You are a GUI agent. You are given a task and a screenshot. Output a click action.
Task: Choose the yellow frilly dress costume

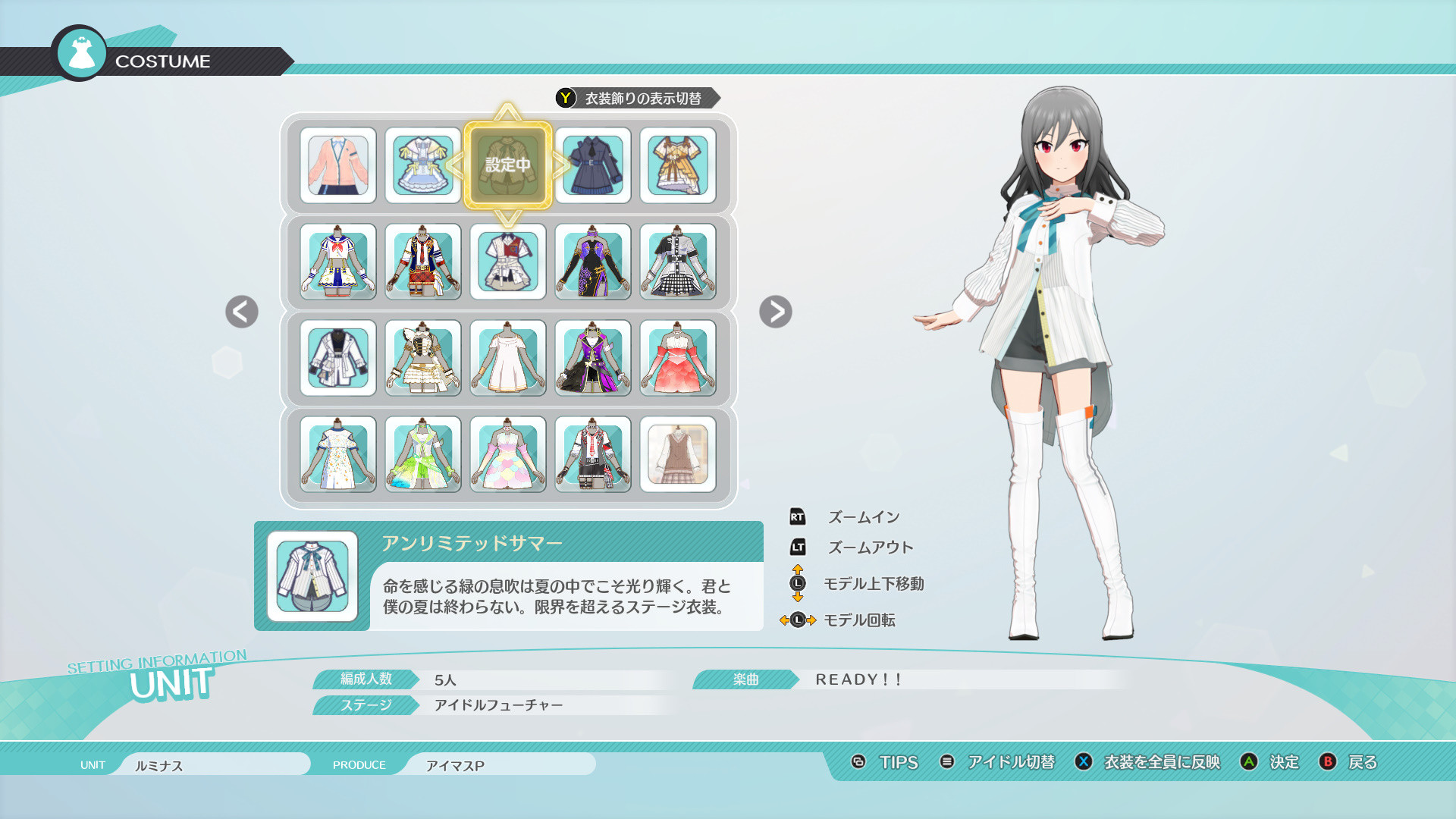(x=677, y=167)
